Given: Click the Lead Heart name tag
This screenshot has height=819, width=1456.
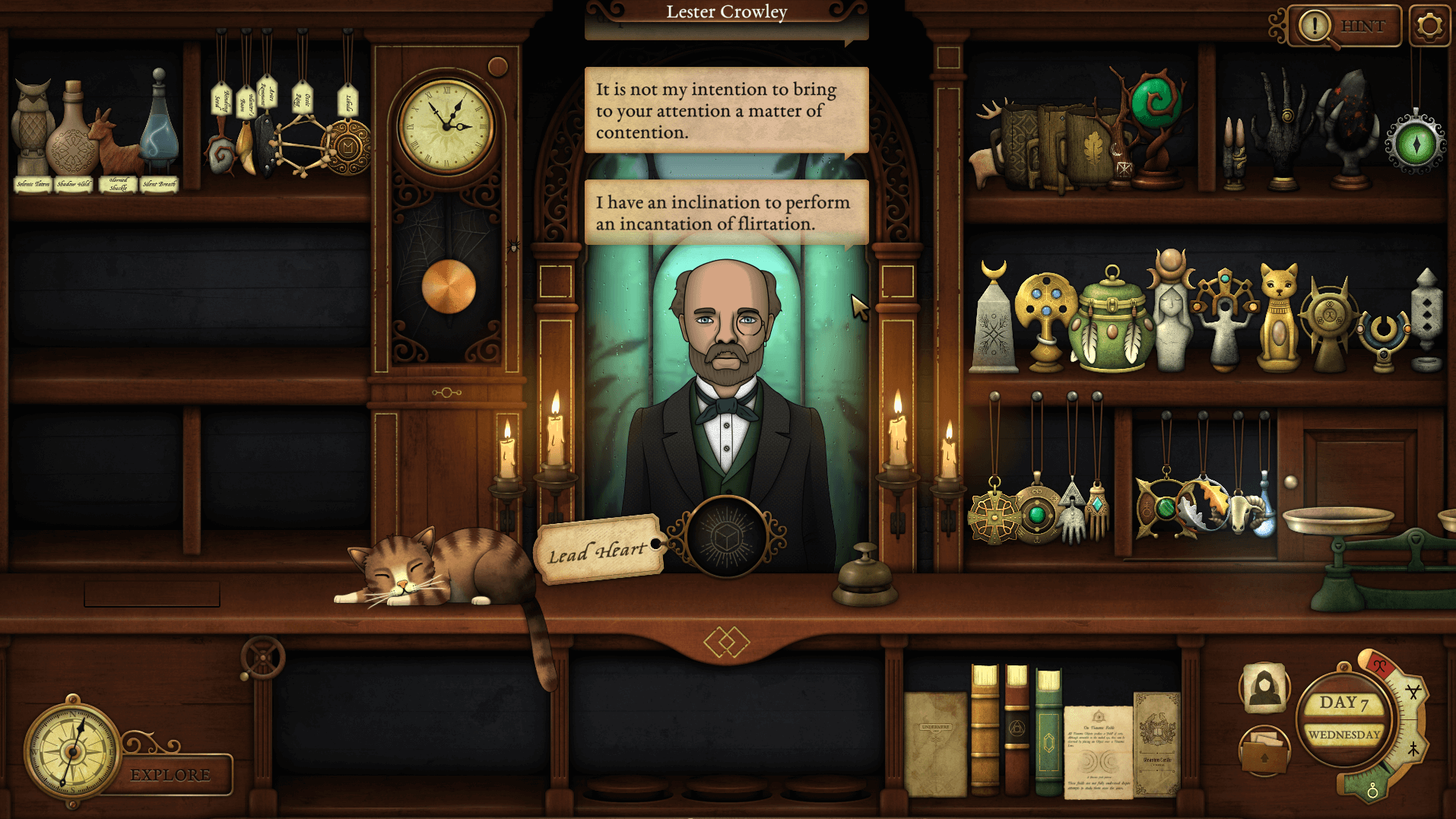Looking at the screenshot, I should (599, 550).
